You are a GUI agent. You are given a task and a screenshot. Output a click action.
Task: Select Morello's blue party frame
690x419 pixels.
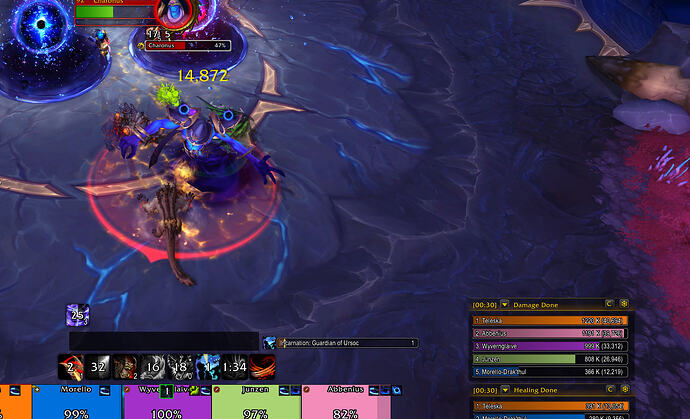76,402
